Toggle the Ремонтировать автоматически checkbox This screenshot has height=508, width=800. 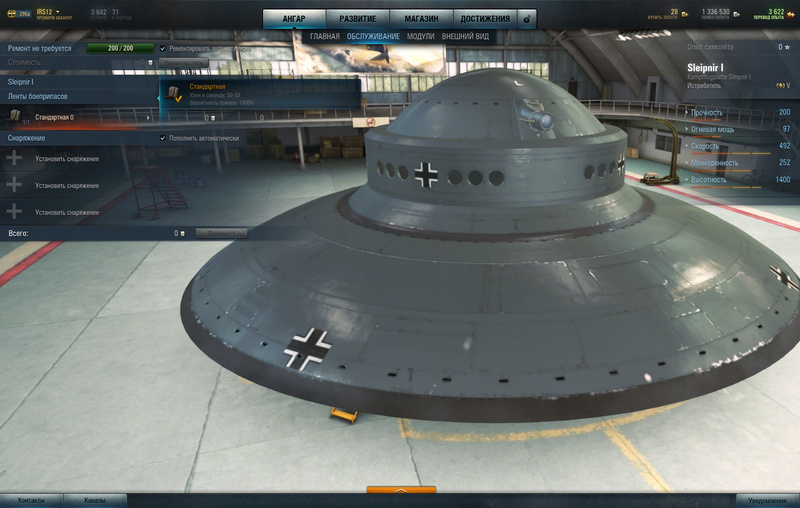pyautogui.click(x=163, y=48)
